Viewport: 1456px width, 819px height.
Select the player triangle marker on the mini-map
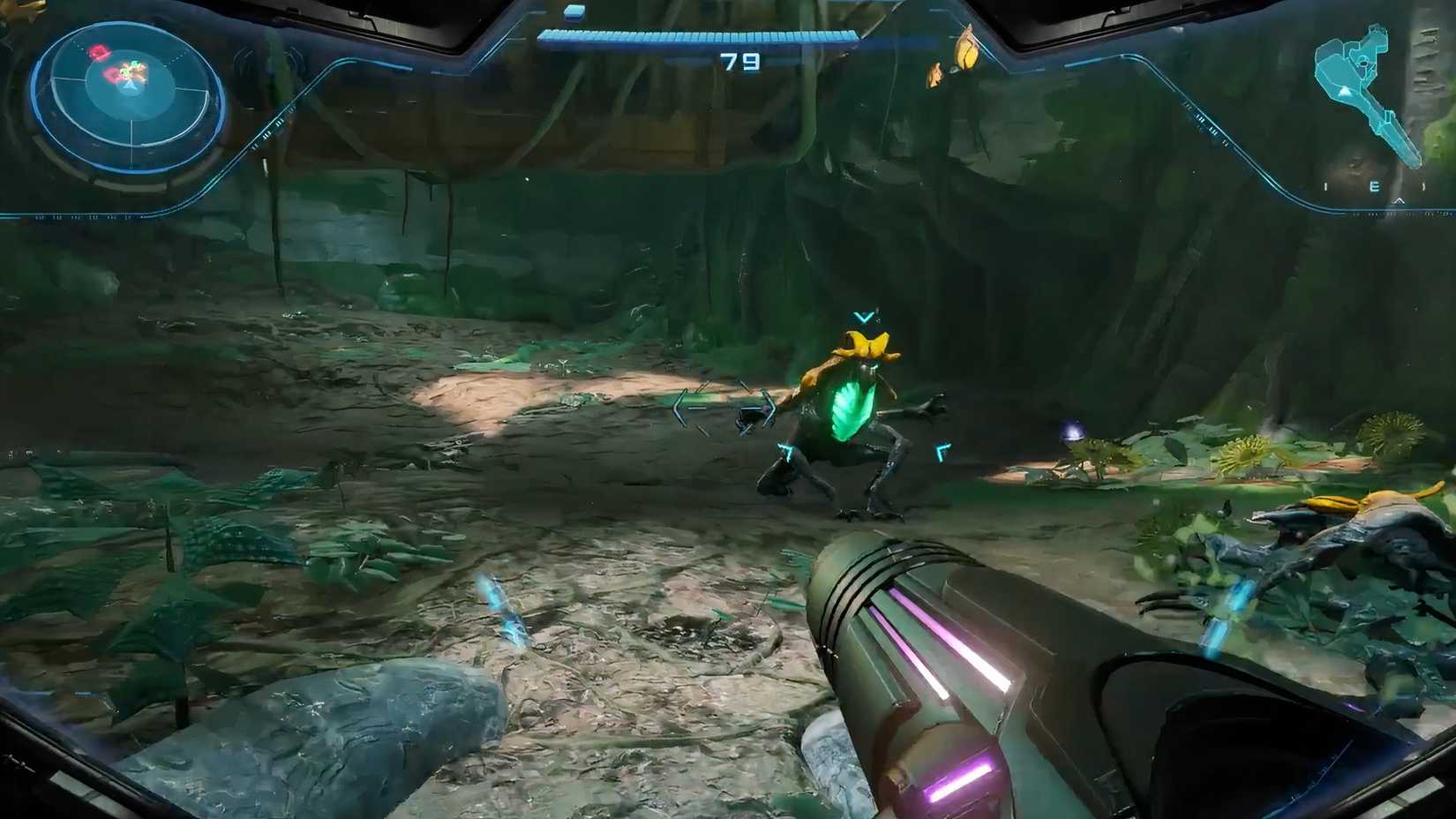(1345, 92)
